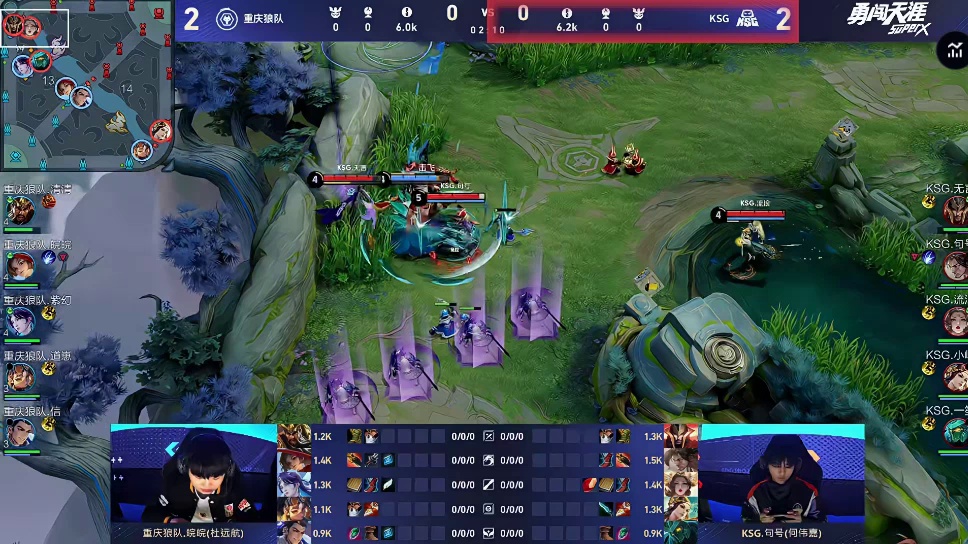Click the 重庆狼队 team name banner
The width and height of the screenshot is (968, 544).
point(263,19)
